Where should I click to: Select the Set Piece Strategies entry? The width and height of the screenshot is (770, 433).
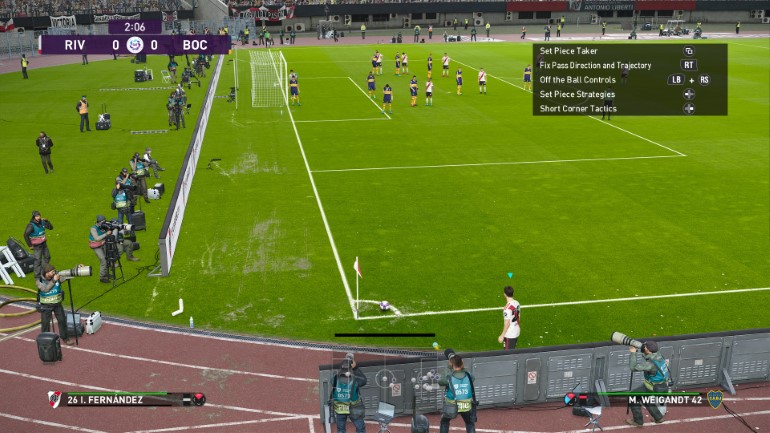(577, 94)
